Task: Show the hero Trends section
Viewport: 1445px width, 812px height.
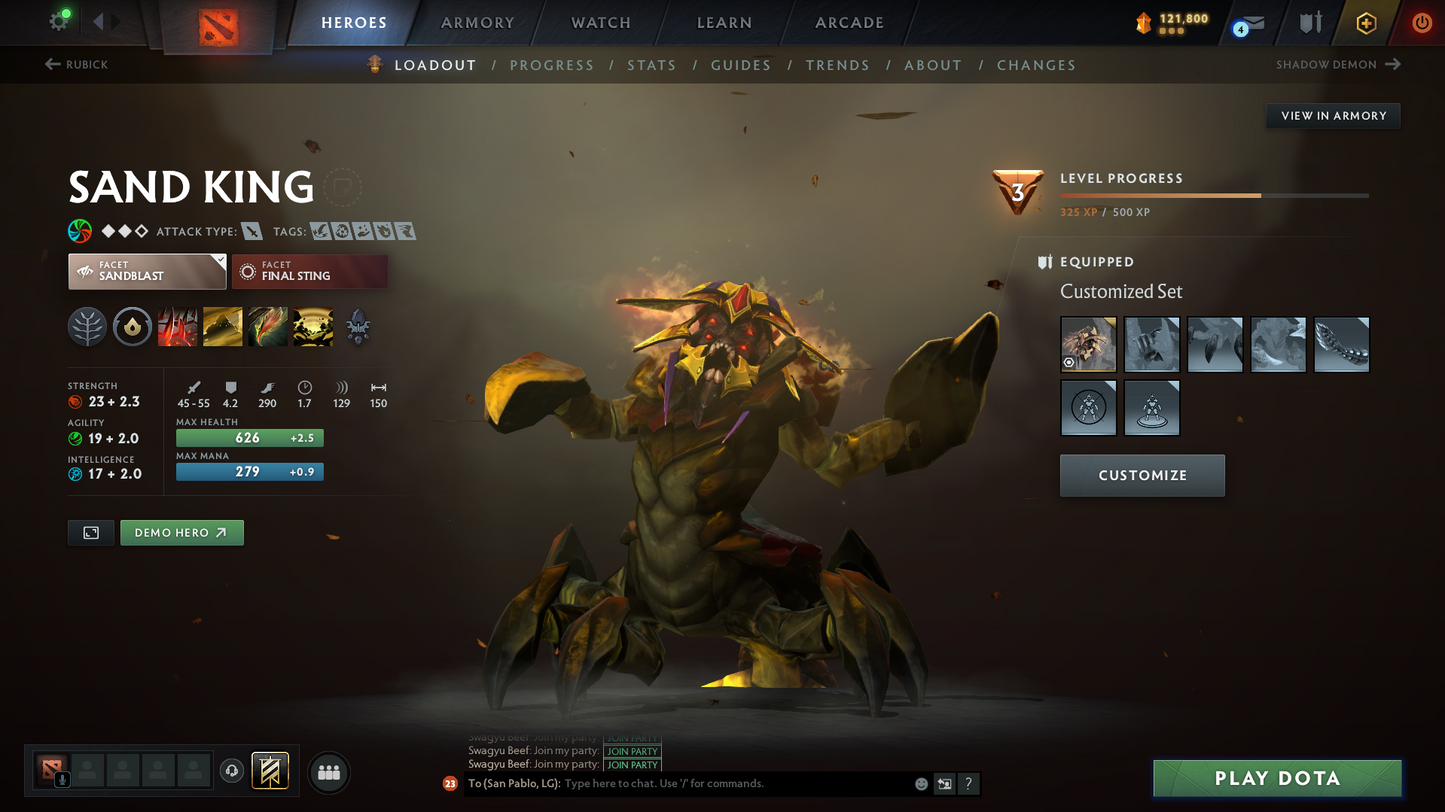Action: click(x=837, y=65)
